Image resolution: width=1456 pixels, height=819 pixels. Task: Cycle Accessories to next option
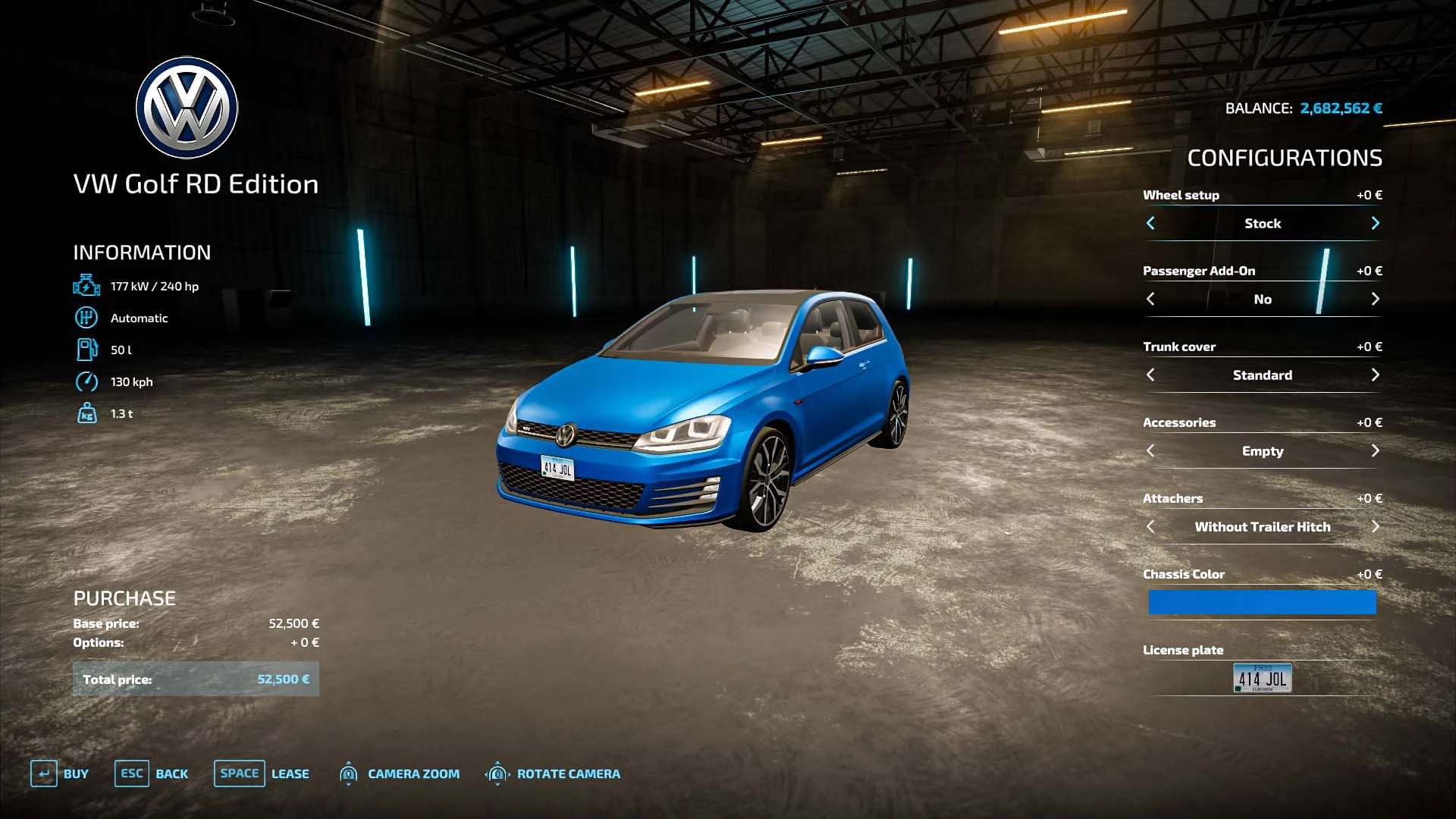[x=1375, y=450]
